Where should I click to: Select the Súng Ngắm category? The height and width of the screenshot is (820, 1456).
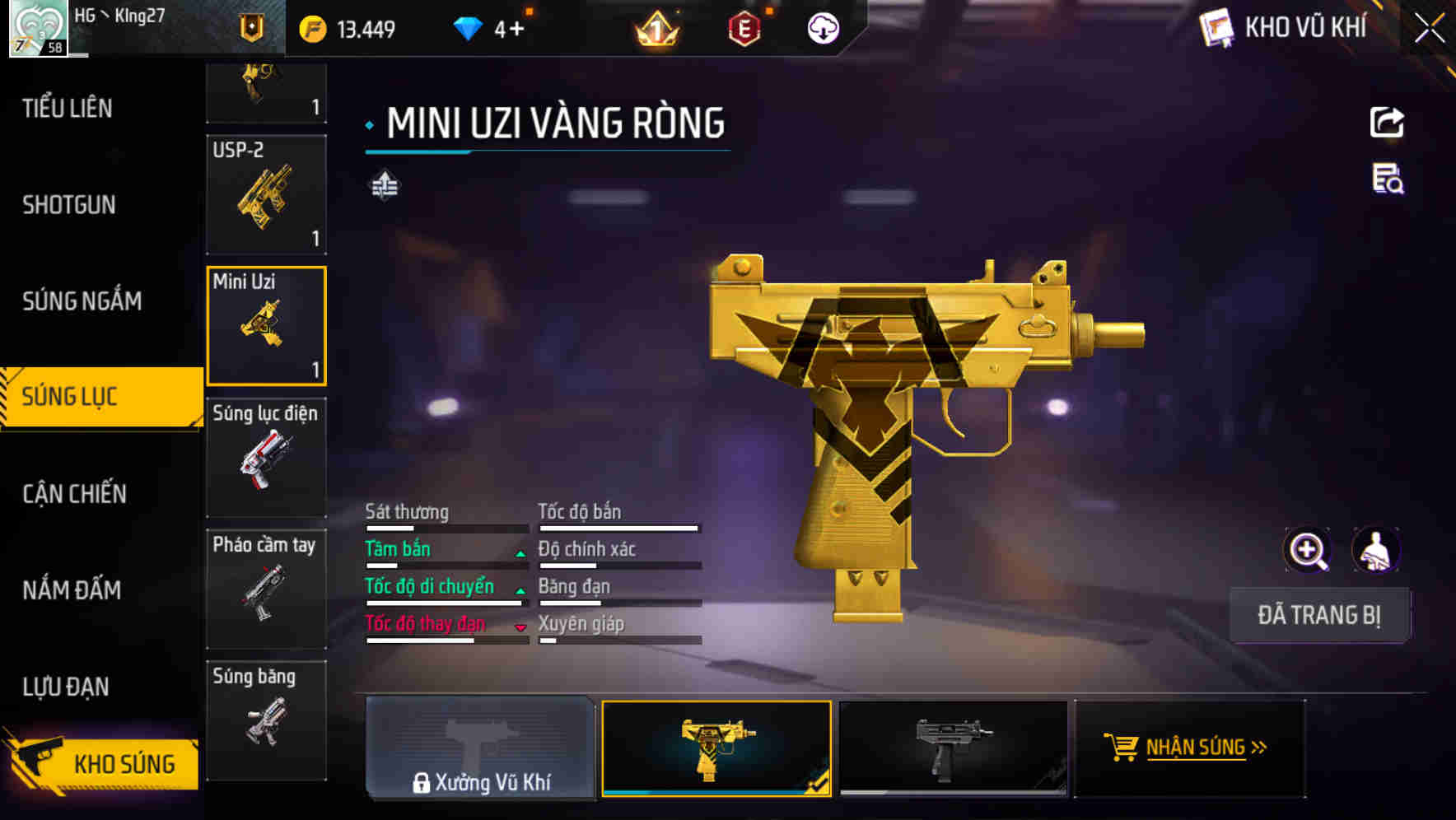(x=82, y=301)
